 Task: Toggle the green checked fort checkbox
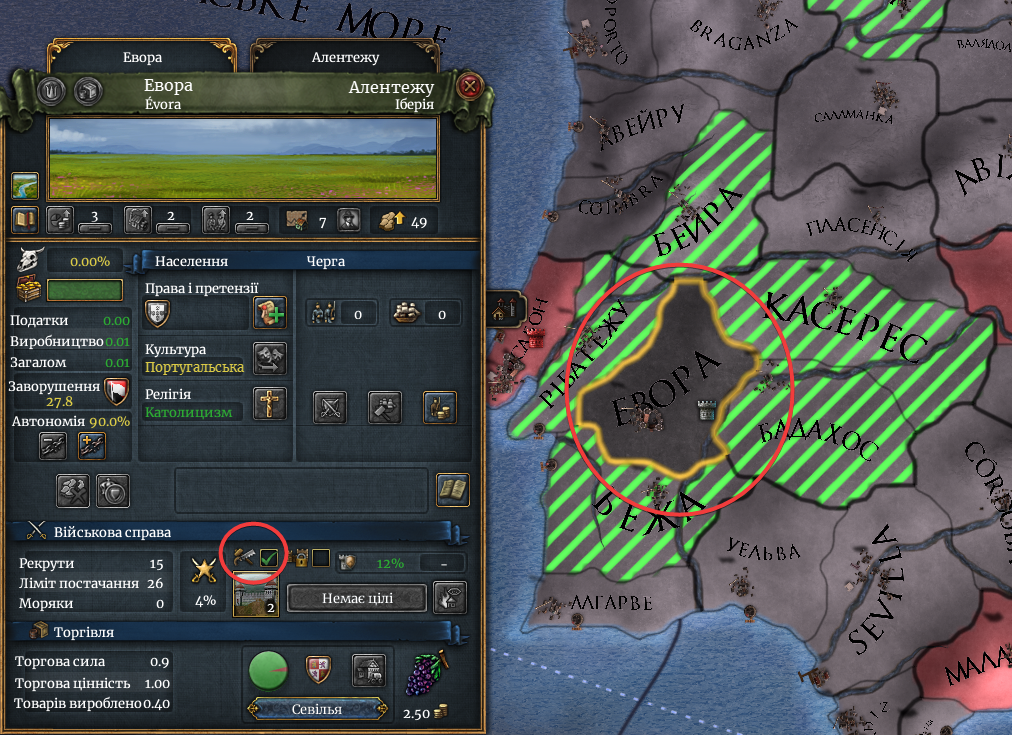pyautogui.click(x=268, y=558)
